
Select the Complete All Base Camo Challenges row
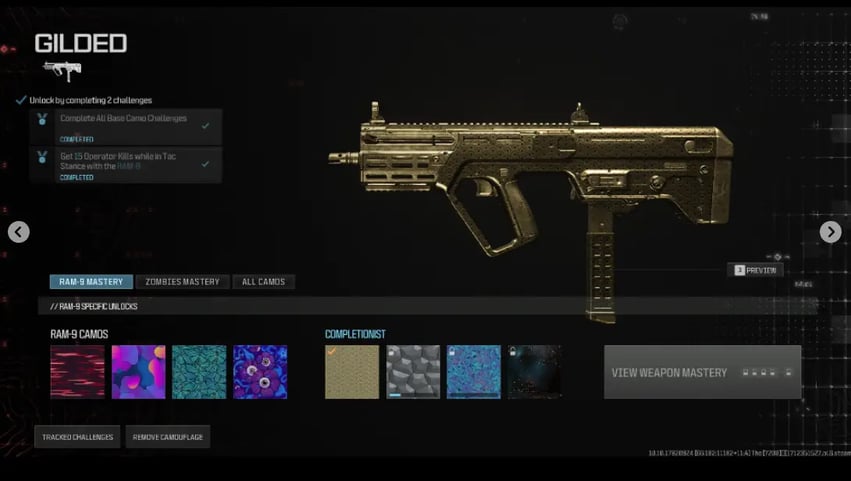127,126
